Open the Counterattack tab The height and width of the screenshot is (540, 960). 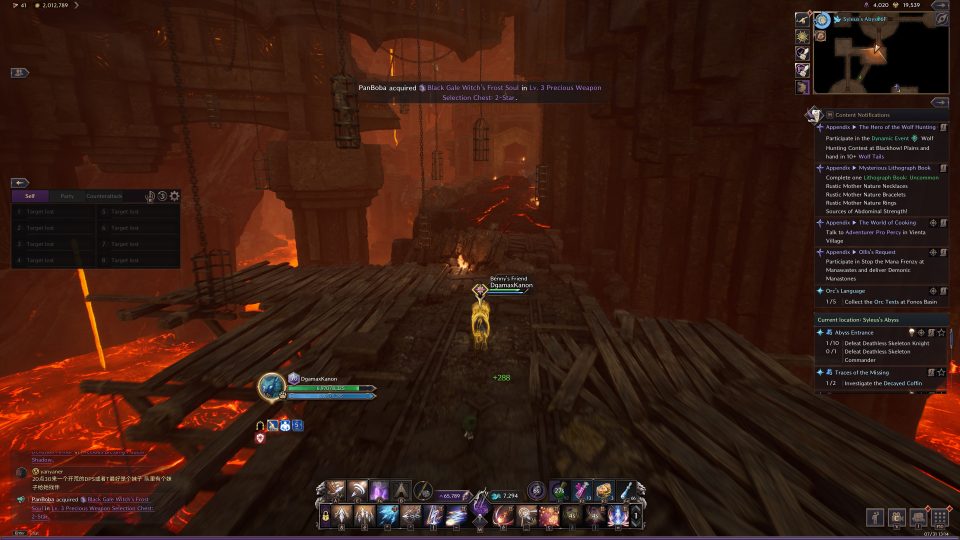tap(104, 196)
